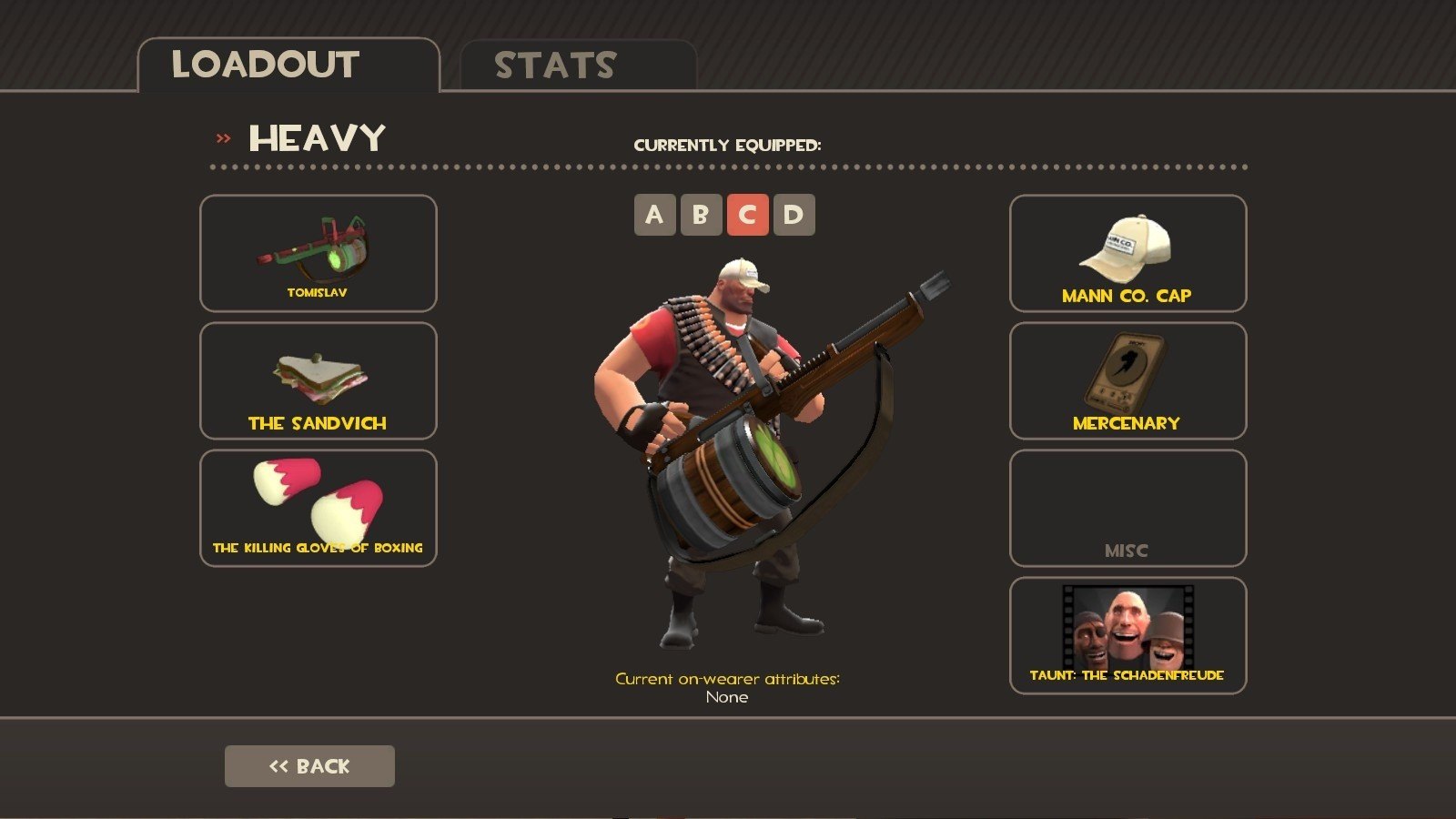Open the Mann Co. Cap hat slot
The image size is (1456, 819).
coord(1127,253)
